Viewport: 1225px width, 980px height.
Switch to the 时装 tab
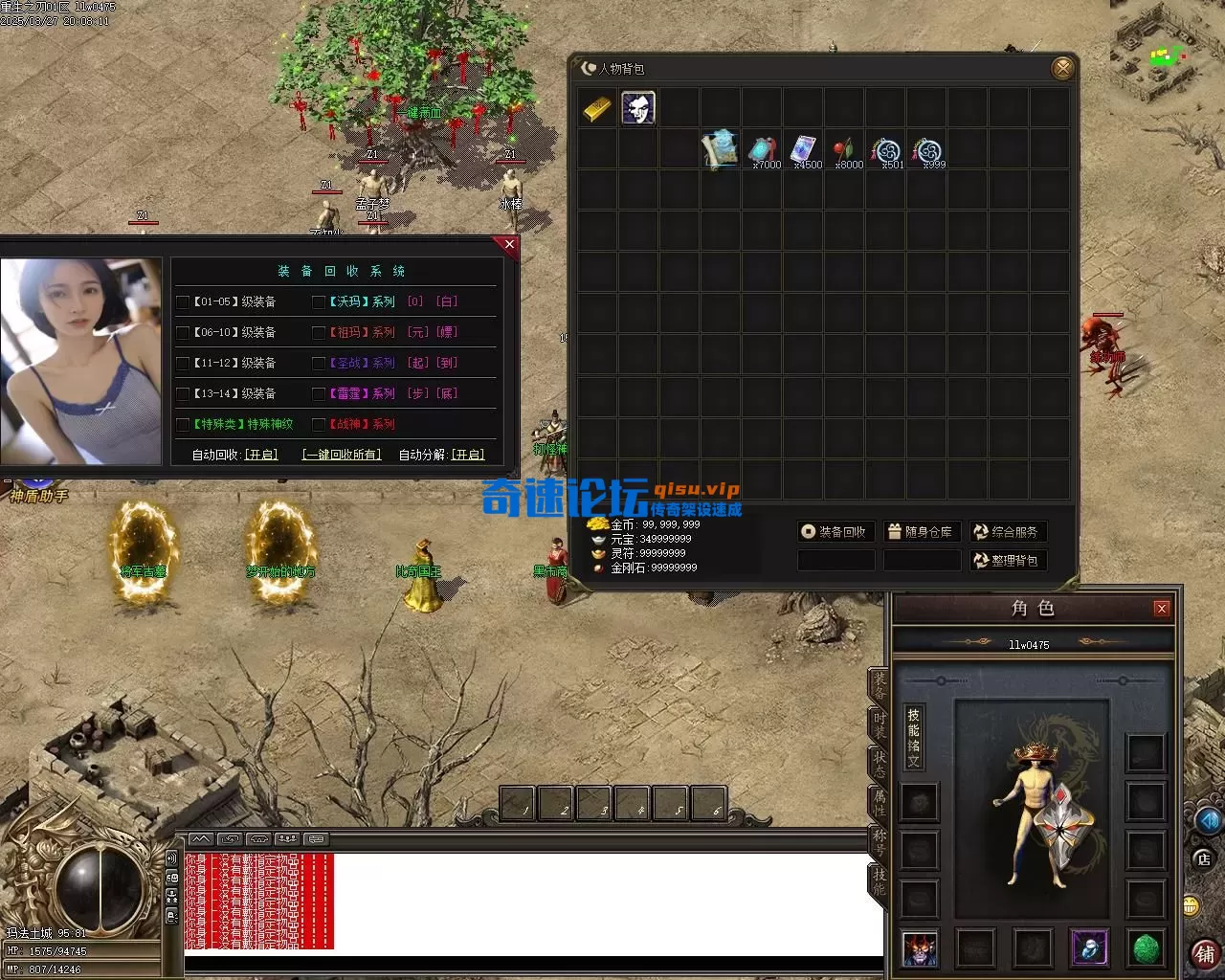(879, 724)
